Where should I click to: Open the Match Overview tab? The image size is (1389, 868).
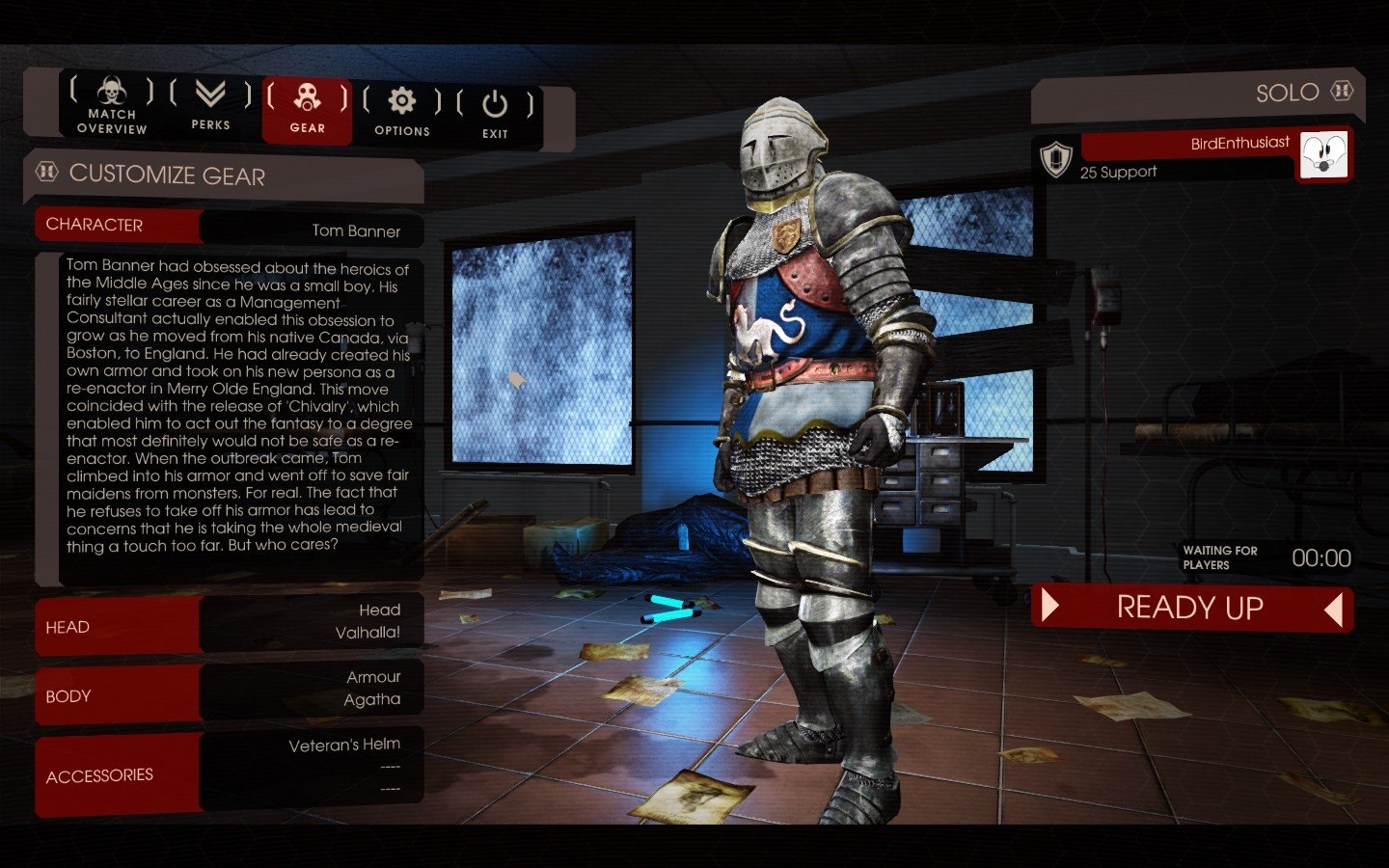pos(112,106)
